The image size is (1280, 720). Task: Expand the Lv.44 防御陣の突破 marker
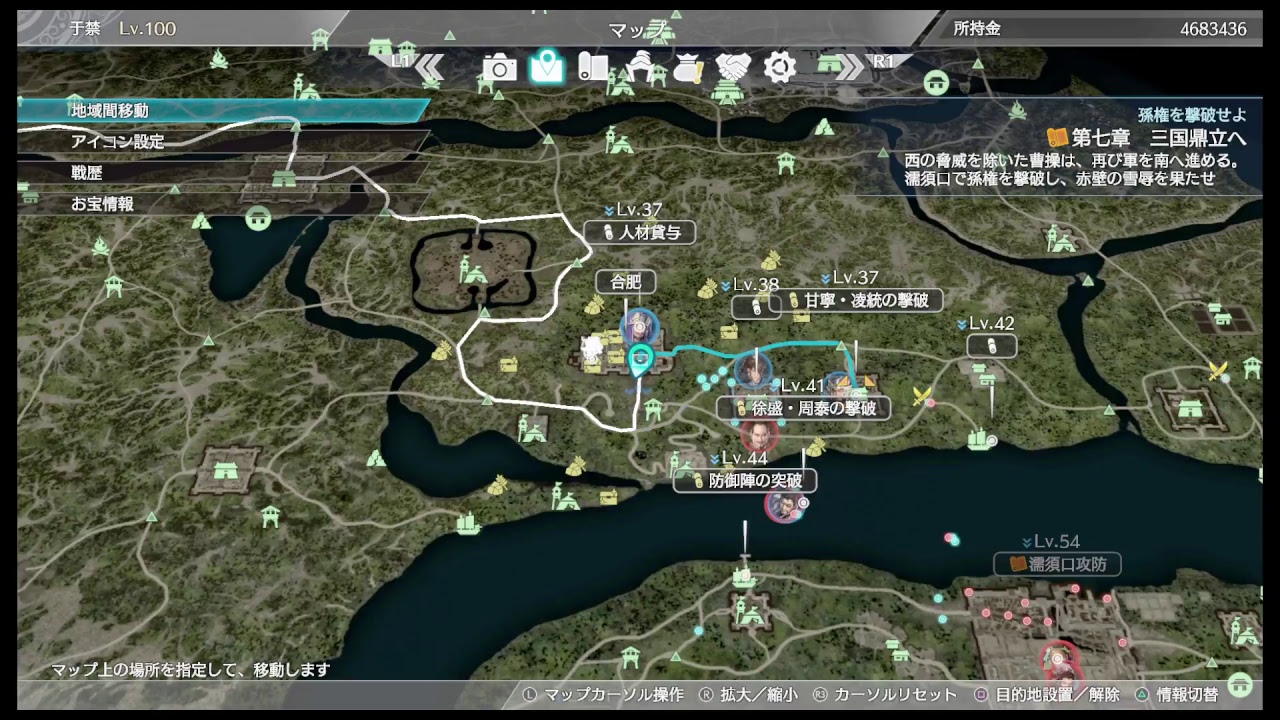coord(744,481)
